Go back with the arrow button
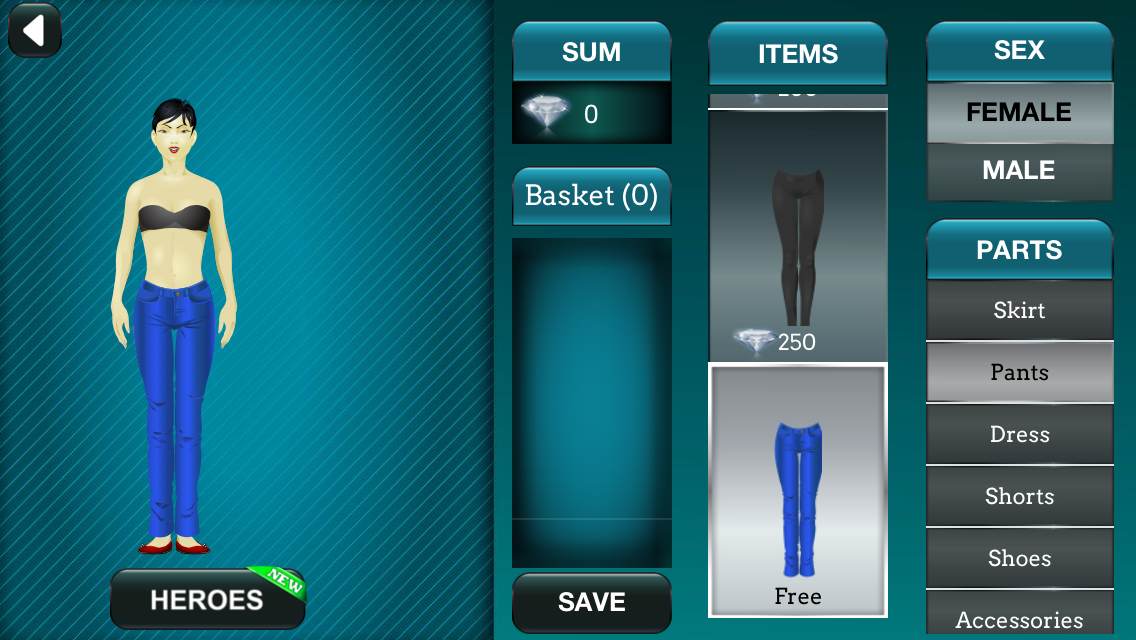 pos(35,31)
